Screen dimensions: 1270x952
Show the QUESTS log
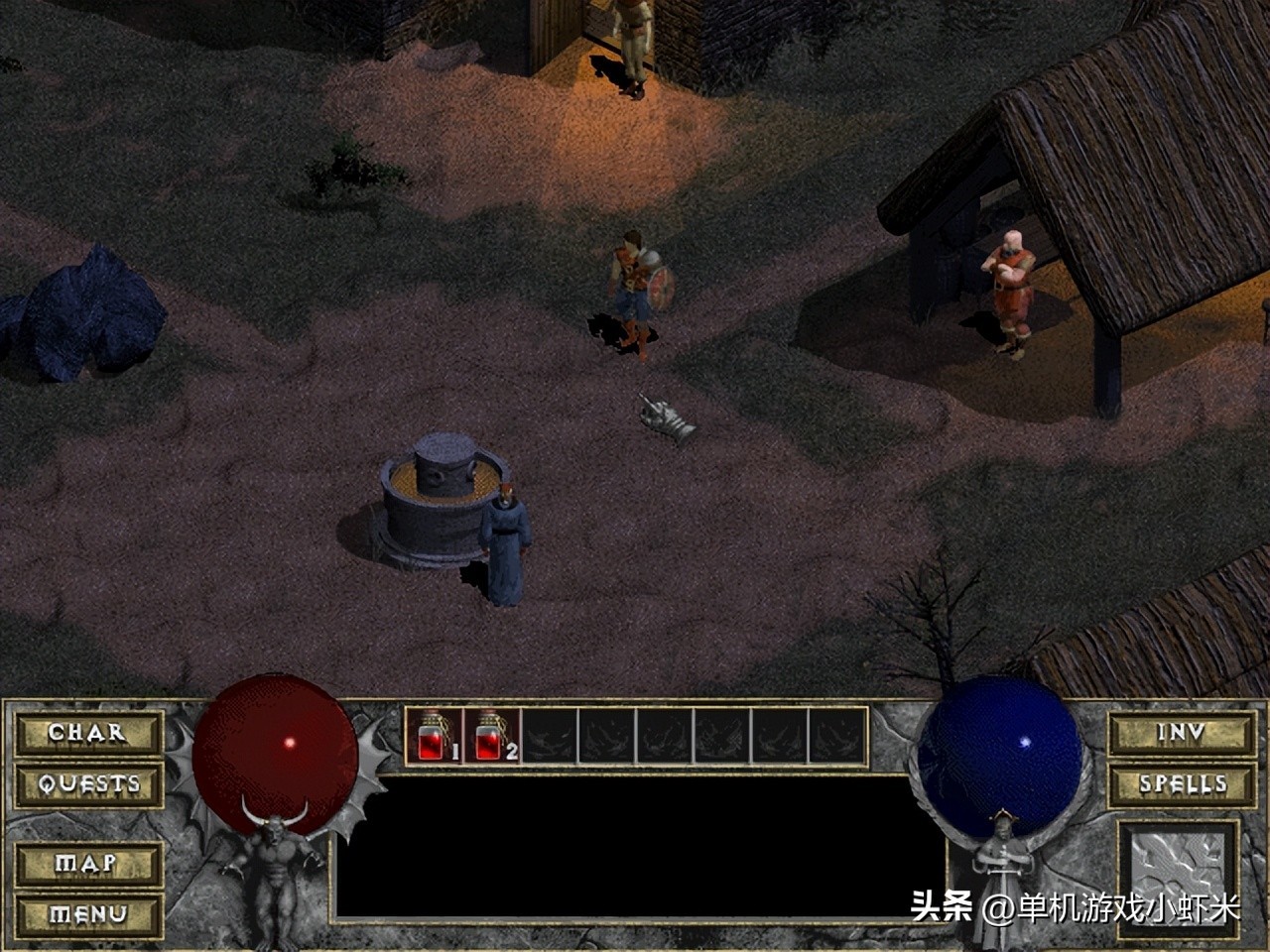[x=87, y=784]
